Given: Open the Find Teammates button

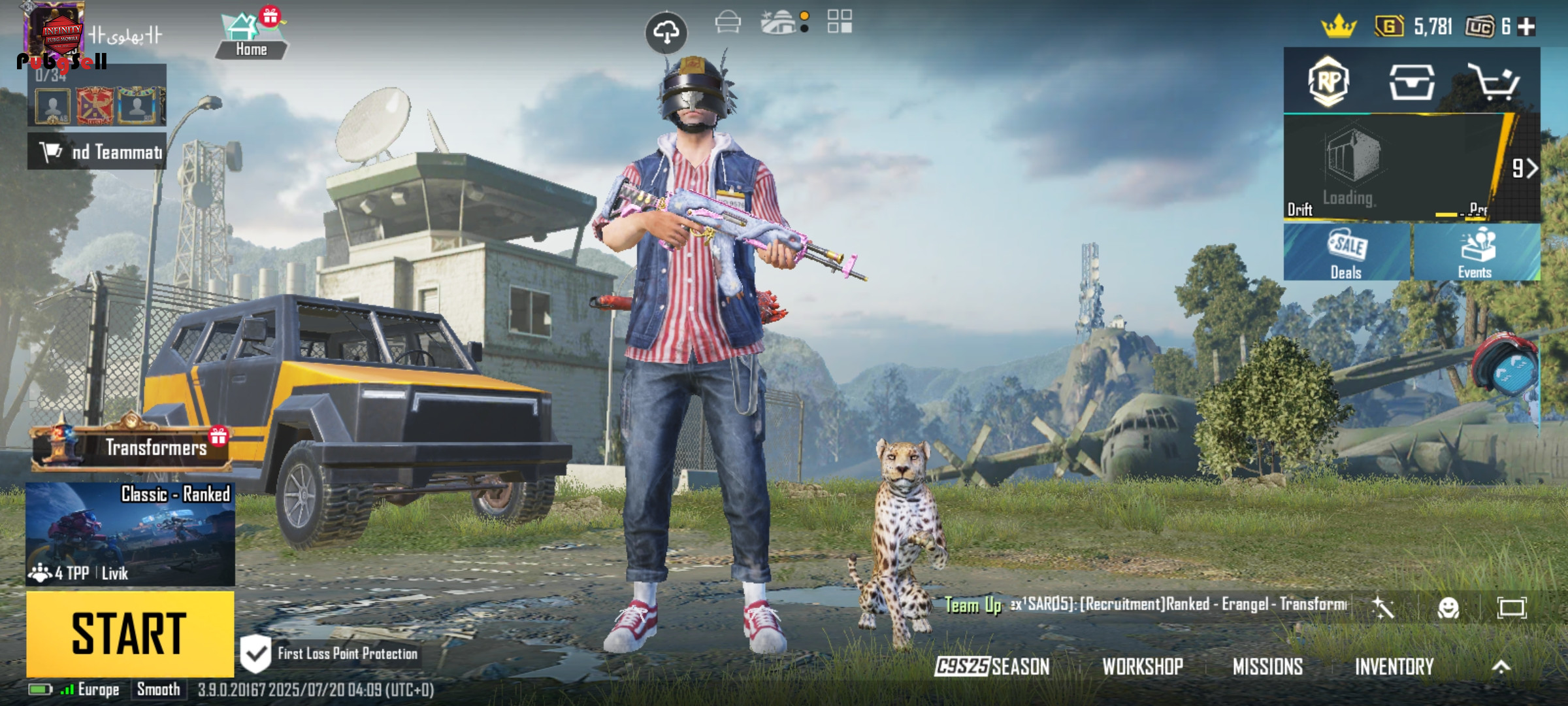Looking at the screenshot, I should click(x=97, y=152).
